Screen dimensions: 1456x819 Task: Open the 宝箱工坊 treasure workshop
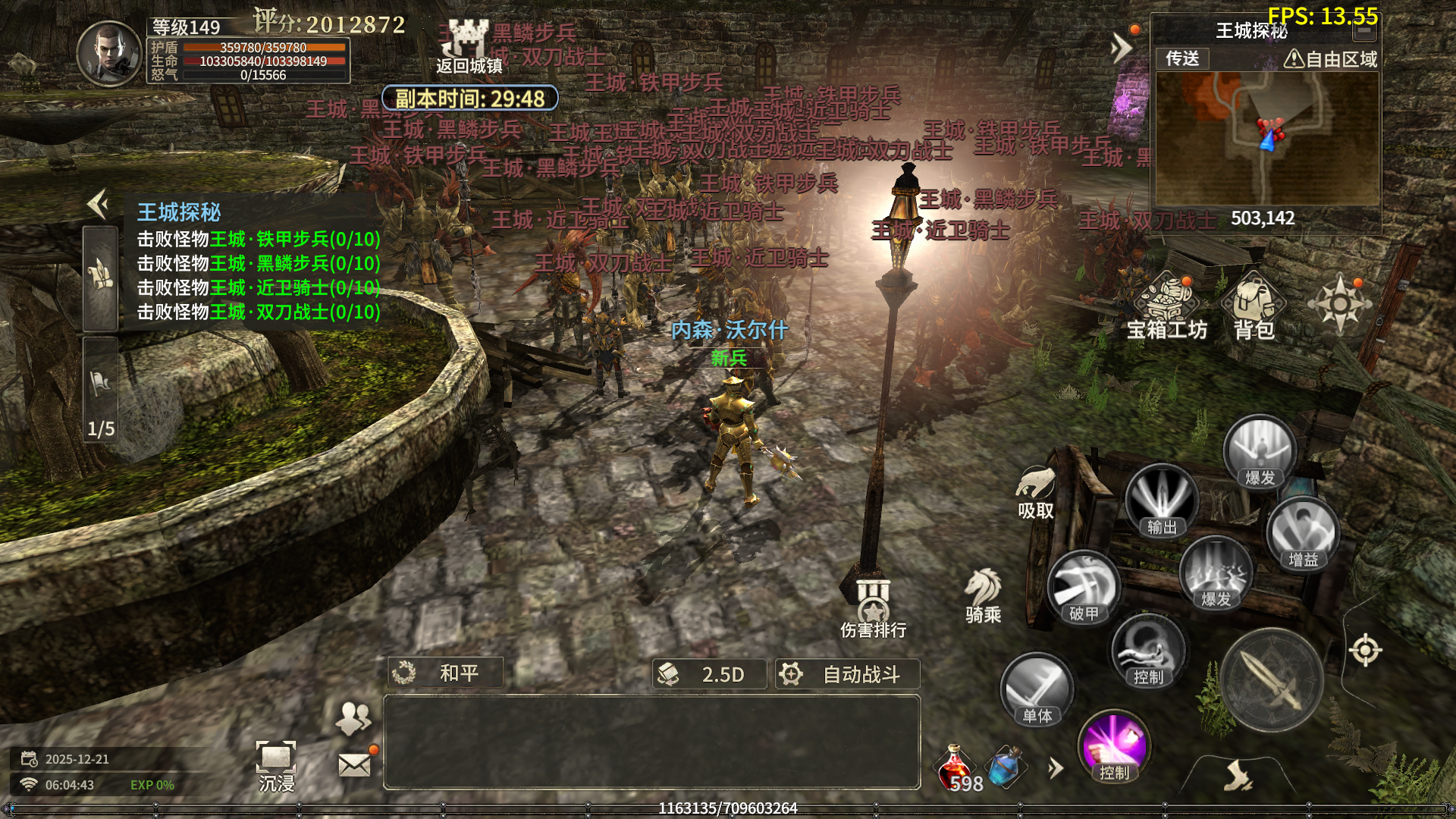(x=1167, y=308)
